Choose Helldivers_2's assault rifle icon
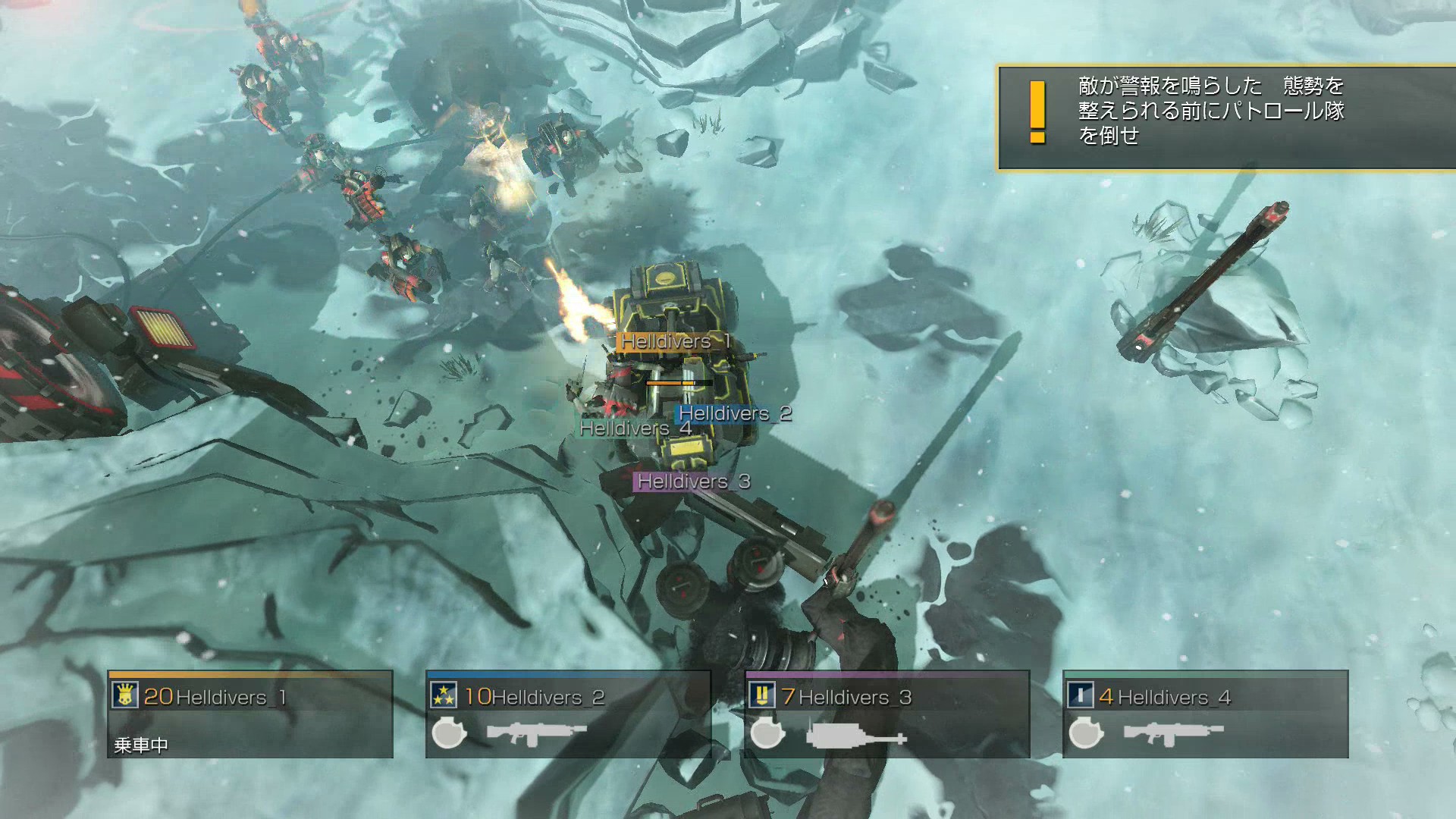 coord(536,733)
